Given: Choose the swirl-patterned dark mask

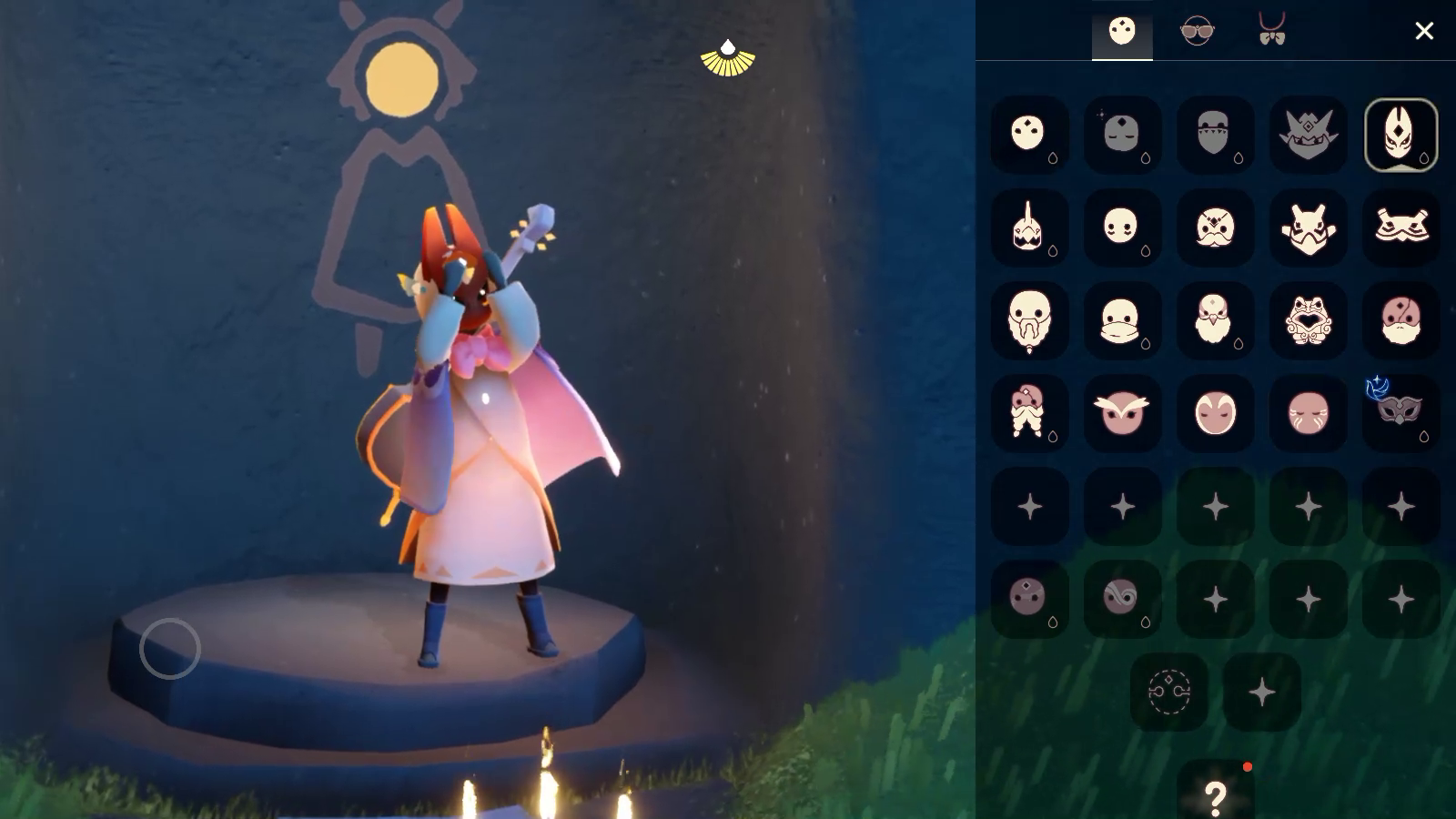Looking at the screenshot, I should pos(1122,598).
